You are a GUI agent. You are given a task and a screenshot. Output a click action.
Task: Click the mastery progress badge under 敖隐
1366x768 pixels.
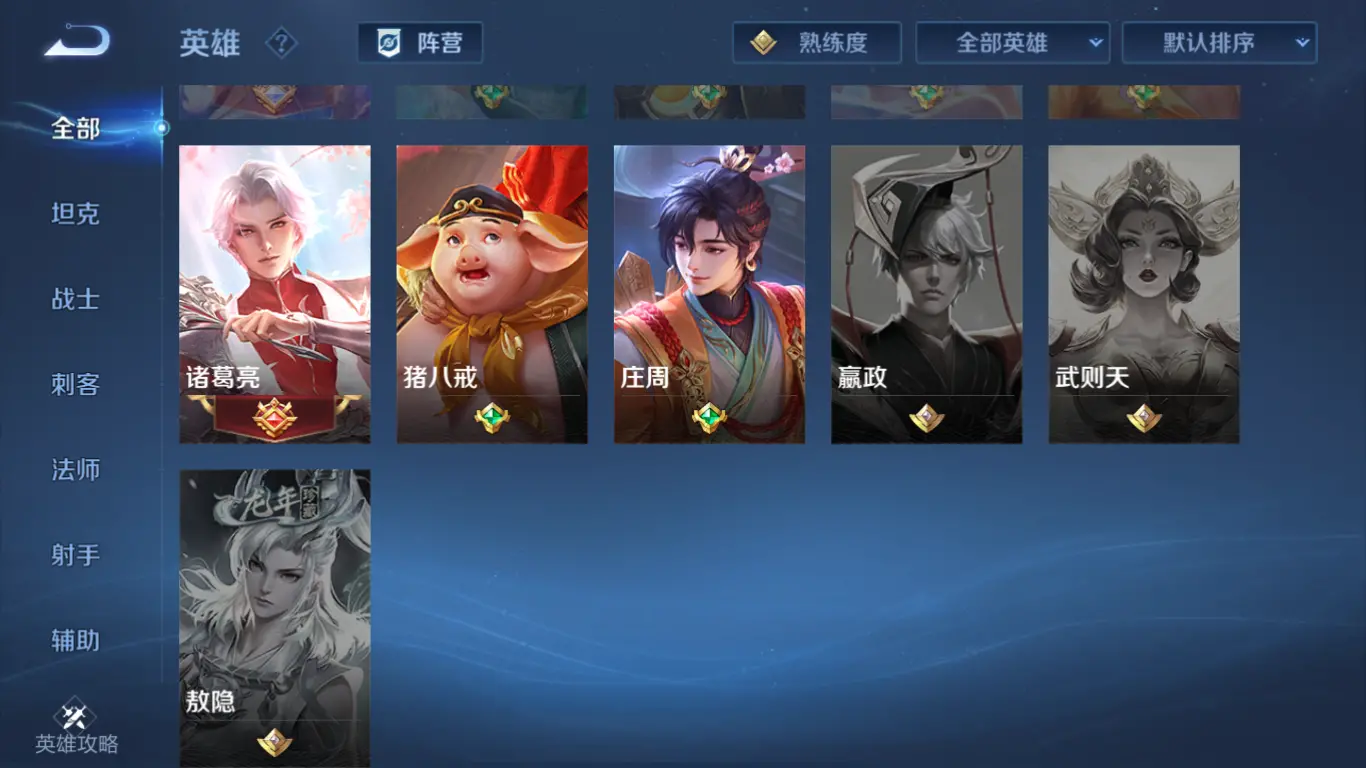click(274, 744)
